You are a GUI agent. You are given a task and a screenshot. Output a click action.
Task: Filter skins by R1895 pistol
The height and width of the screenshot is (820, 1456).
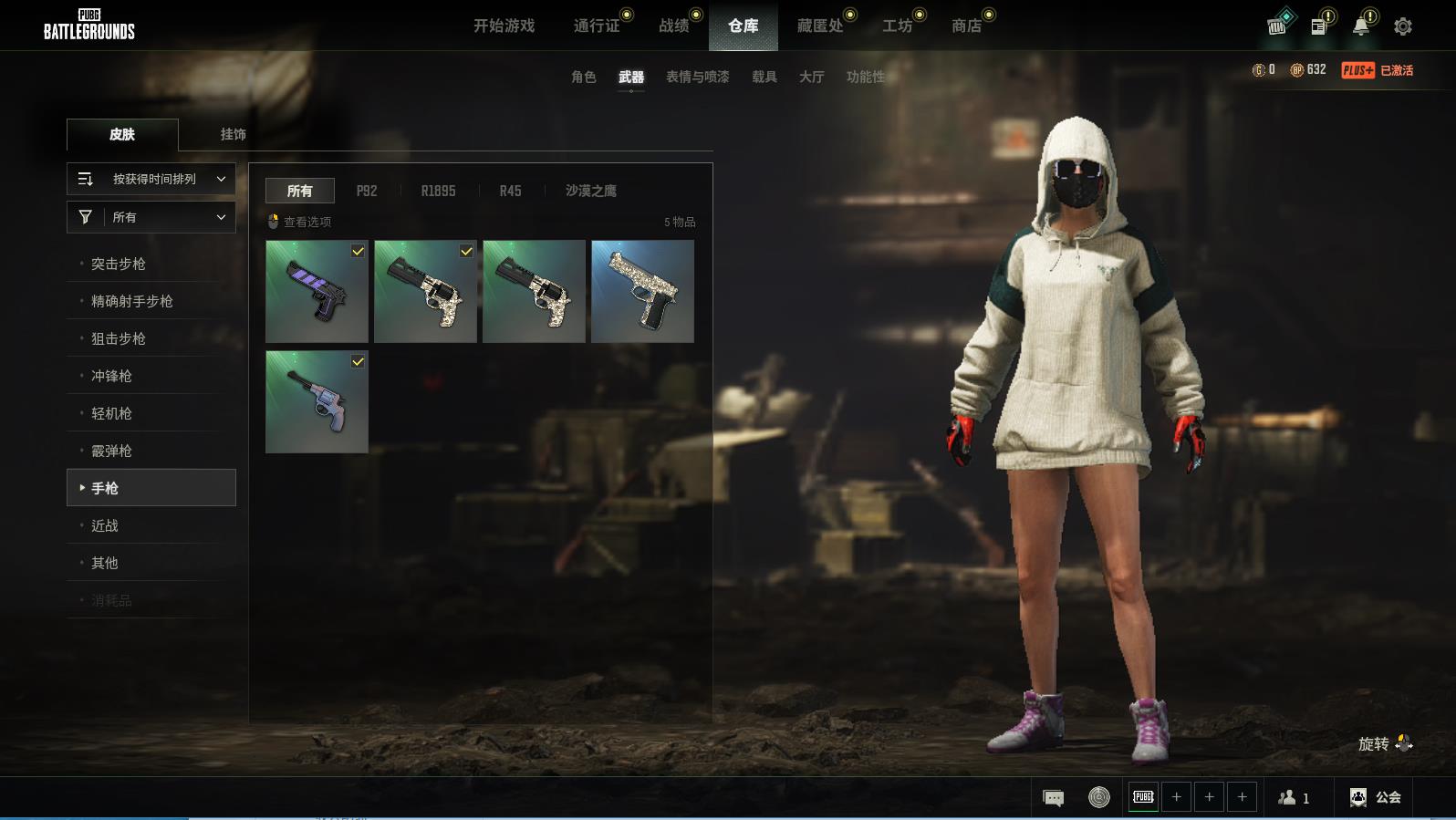[438, 191]
